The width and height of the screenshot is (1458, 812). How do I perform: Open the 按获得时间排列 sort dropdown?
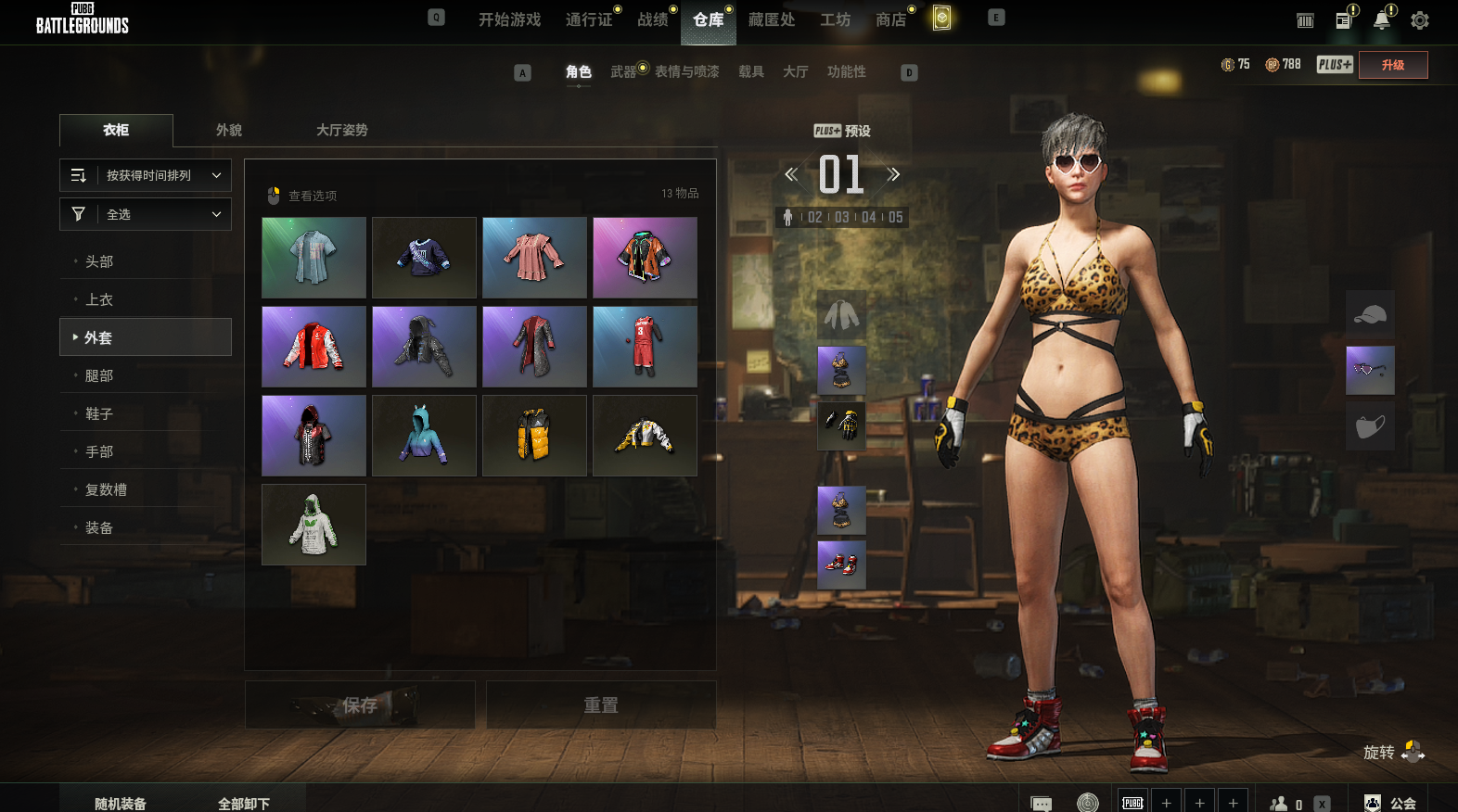[146, 175]
